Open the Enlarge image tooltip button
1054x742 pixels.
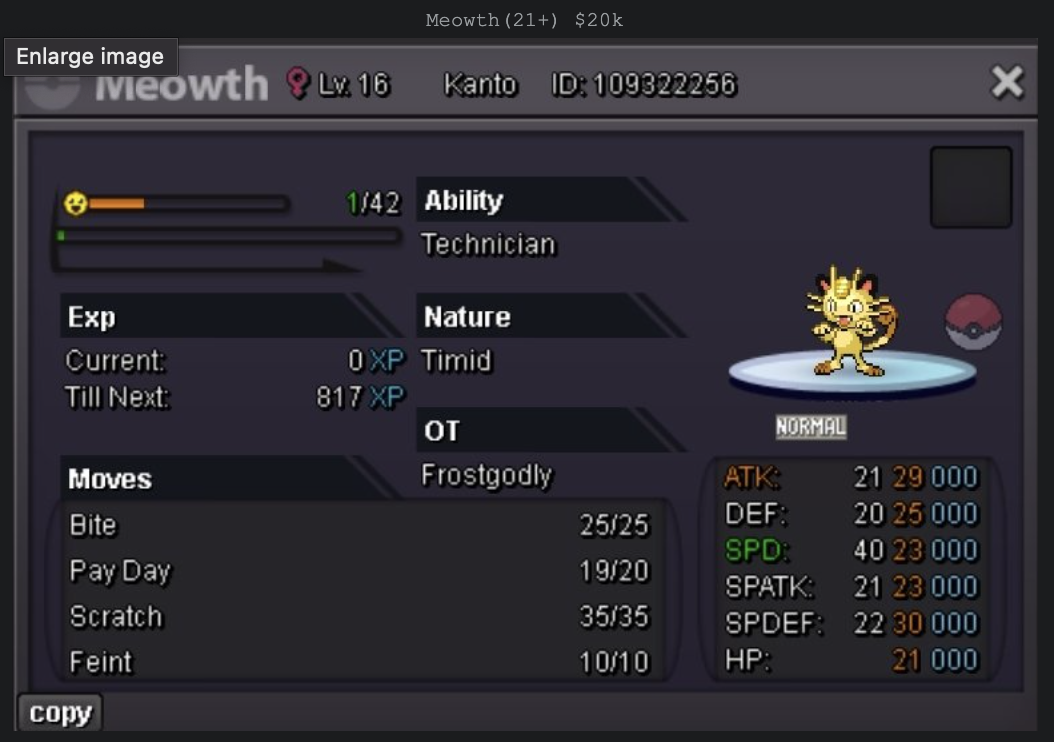click(x=90, y=56)
